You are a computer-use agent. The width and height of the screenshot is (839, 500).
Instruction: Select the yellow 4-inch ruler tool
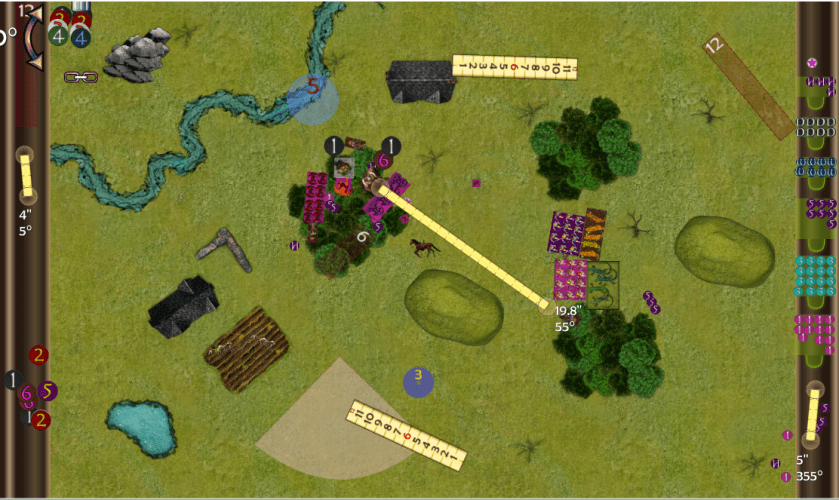click(26, 173)
